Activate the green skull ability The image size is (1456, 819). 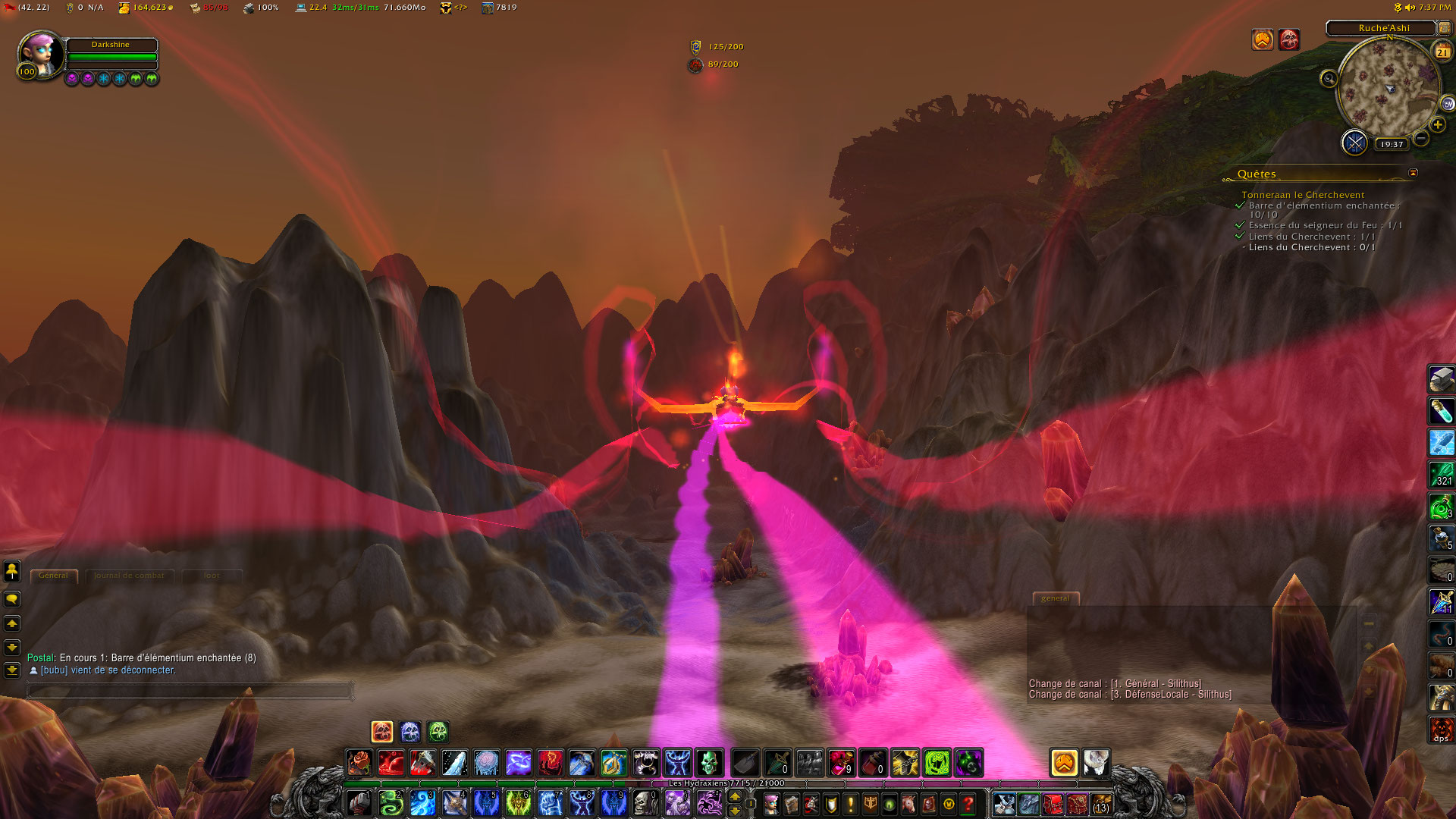coord(709,762)
